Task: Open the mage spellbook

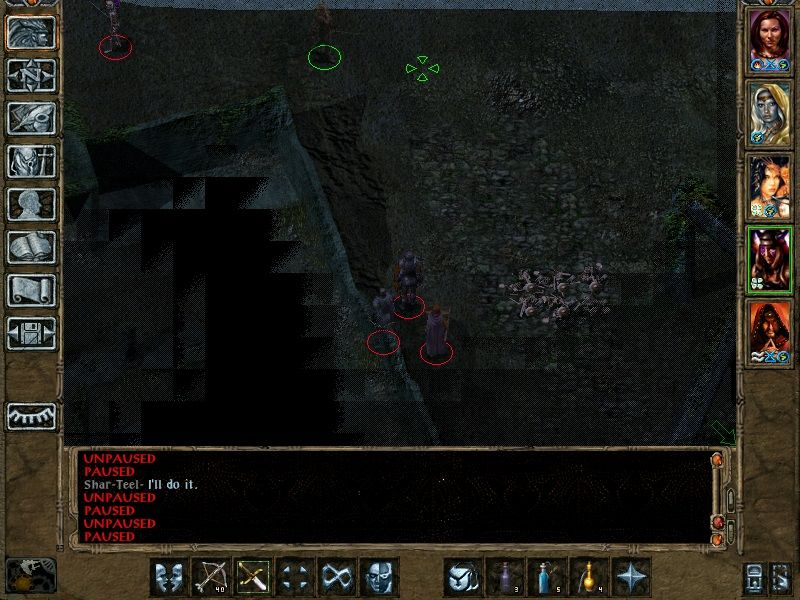Action: [x=31, y=247]
